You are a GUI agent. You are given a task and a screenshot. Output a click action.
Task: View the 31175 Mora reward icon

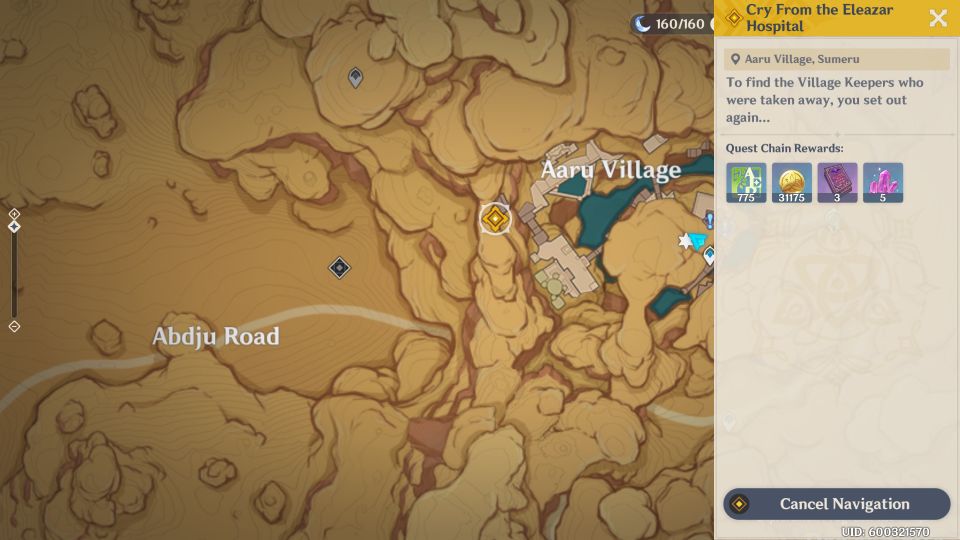(792, 182)
